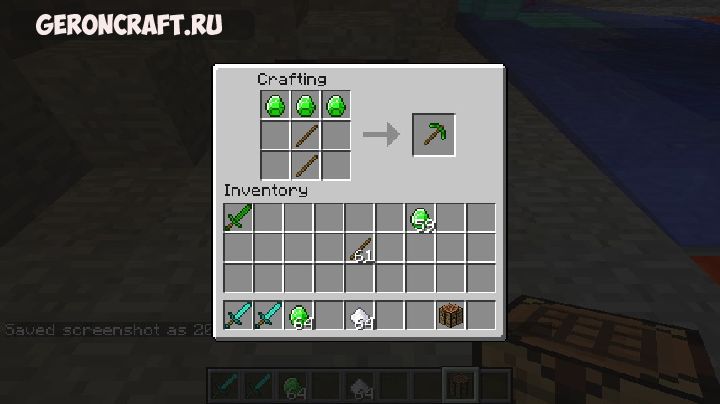The image size is (720, 404).
Task: Click the emerald directly above the crafting sticks
Action: pos(306,104)
